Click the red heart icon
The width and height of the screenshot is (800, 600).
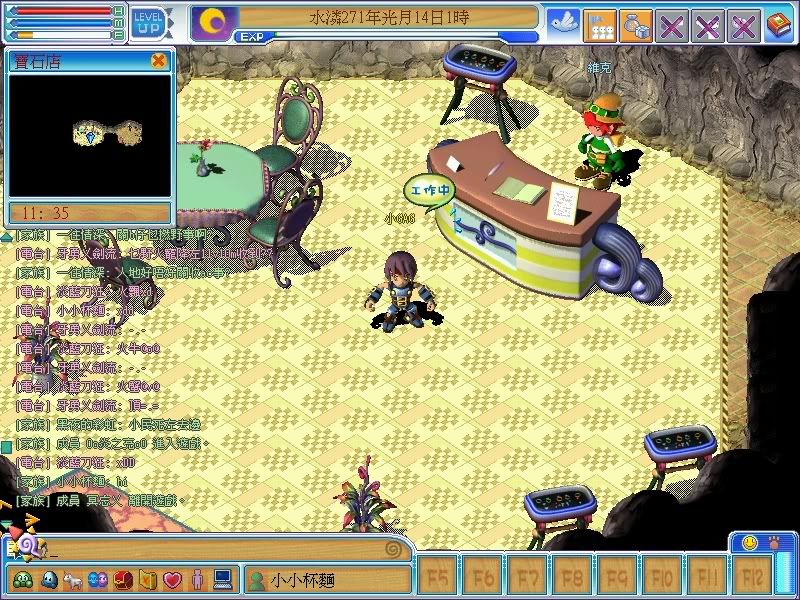(172, 579)
